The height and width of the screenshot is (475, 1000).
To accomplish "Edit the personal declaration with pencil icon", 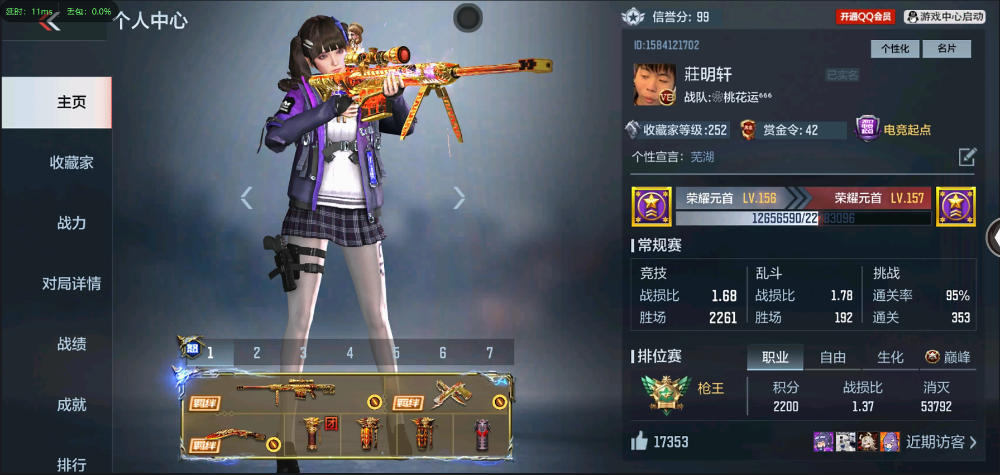I will [967, 156].
